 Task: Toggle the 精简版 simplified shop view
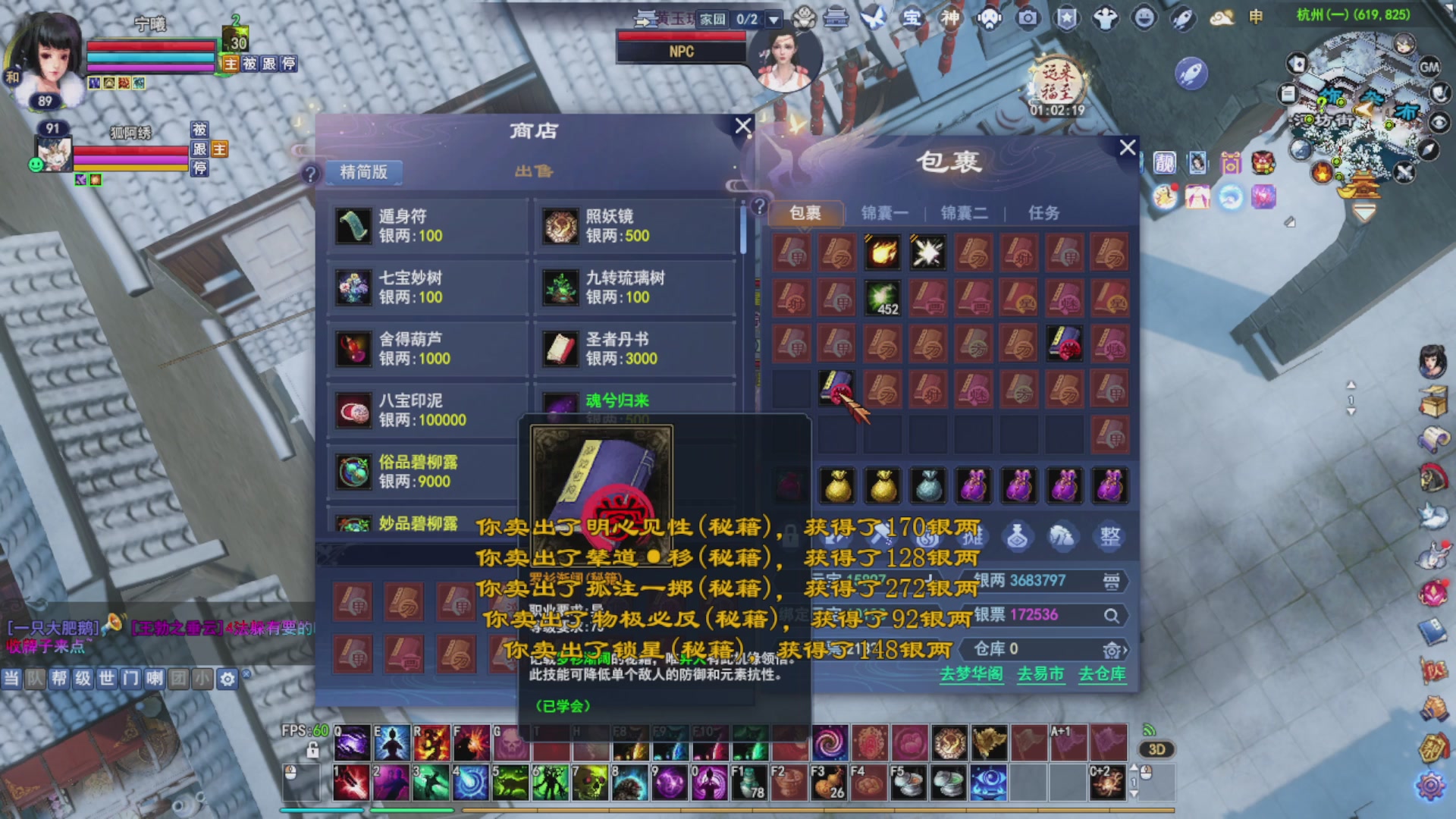coord(362,173)
